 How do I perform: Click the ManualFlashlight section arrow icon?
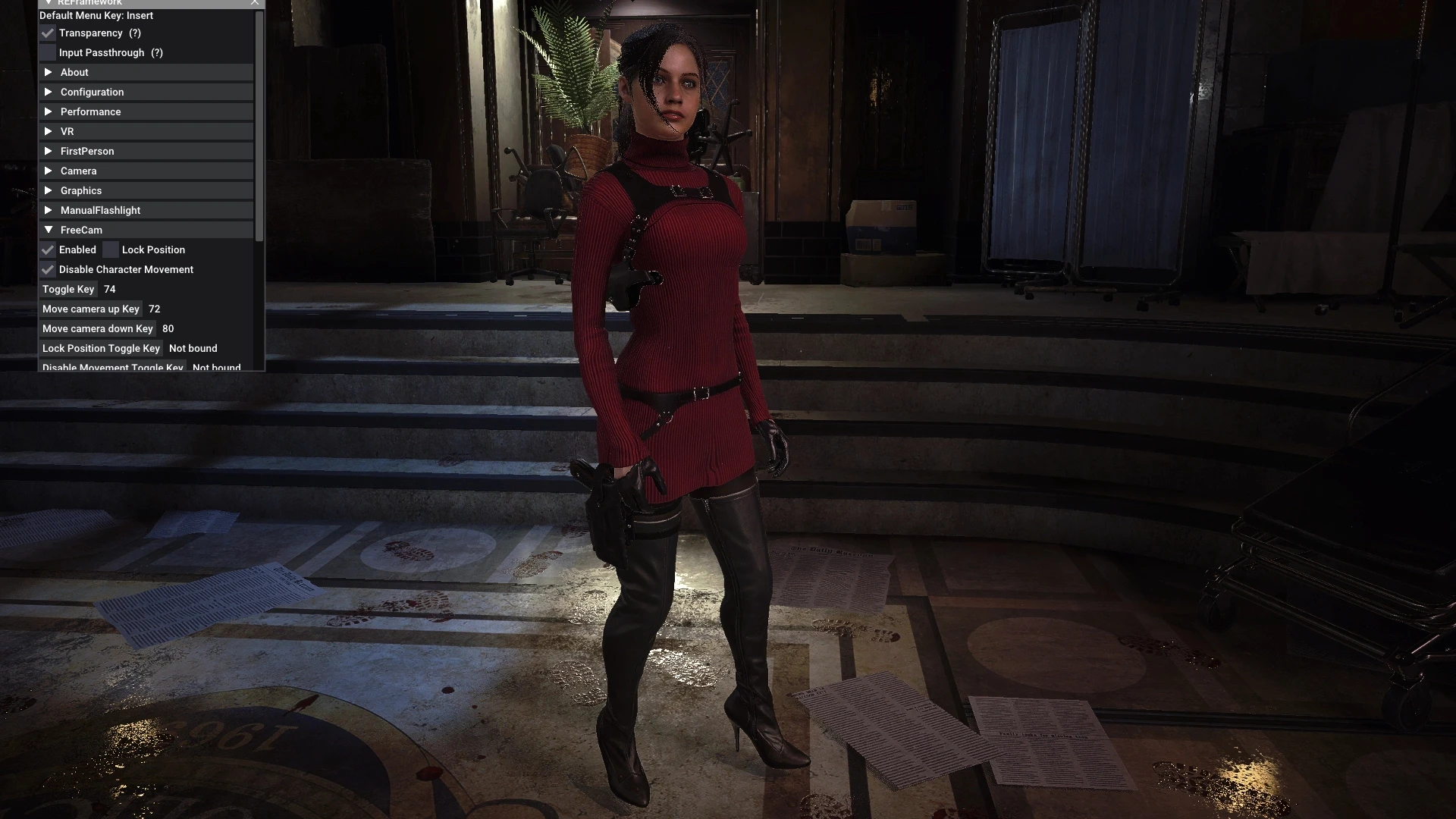point(49,210)
